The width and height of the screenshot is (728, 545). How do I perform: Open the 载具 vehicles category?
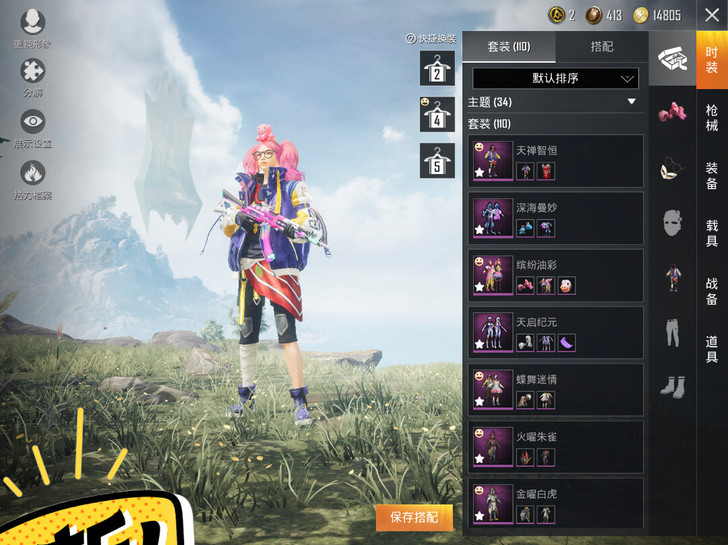(x=711, y=234)
